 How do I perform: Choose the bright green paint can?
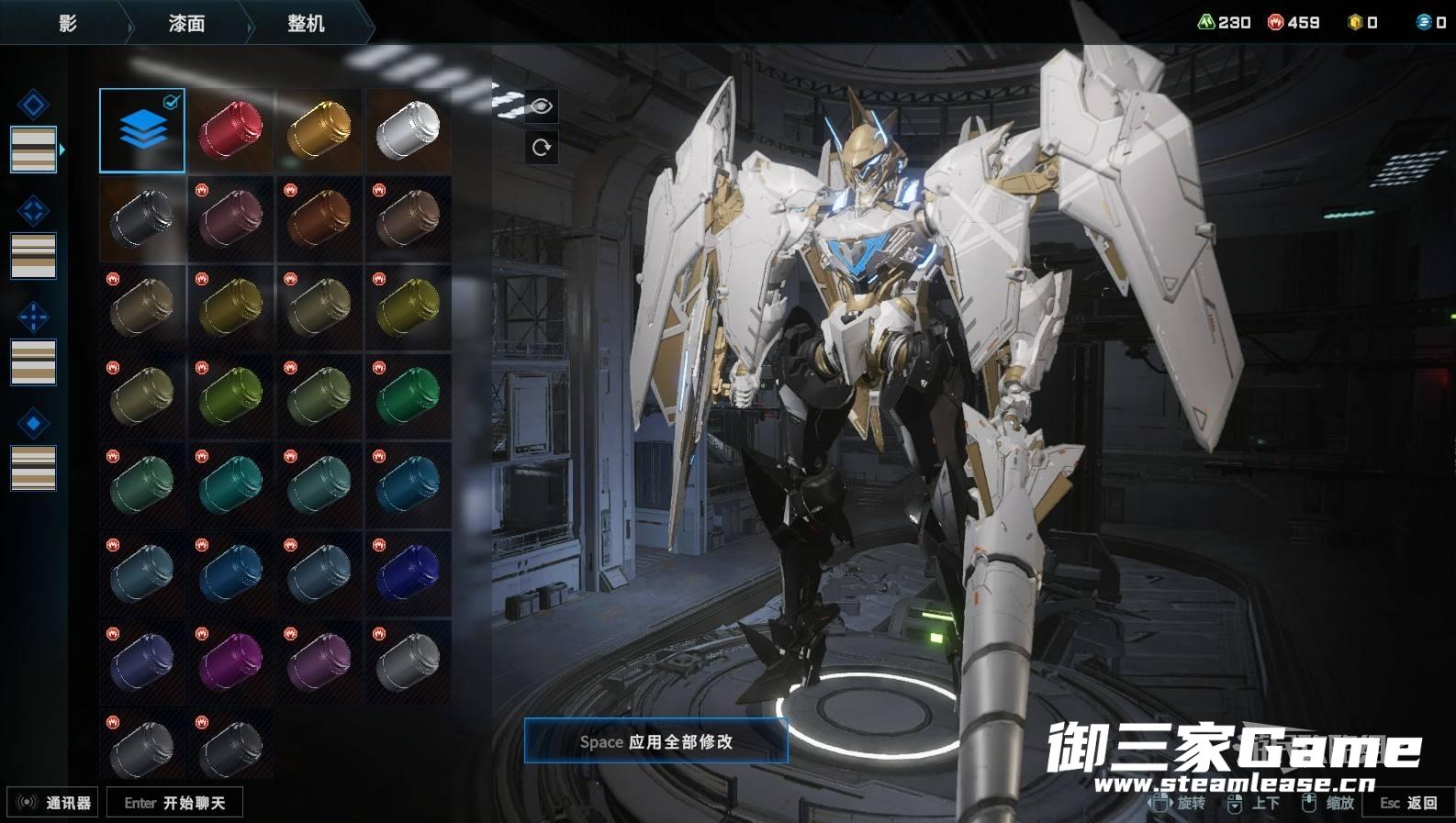[408, 396]
